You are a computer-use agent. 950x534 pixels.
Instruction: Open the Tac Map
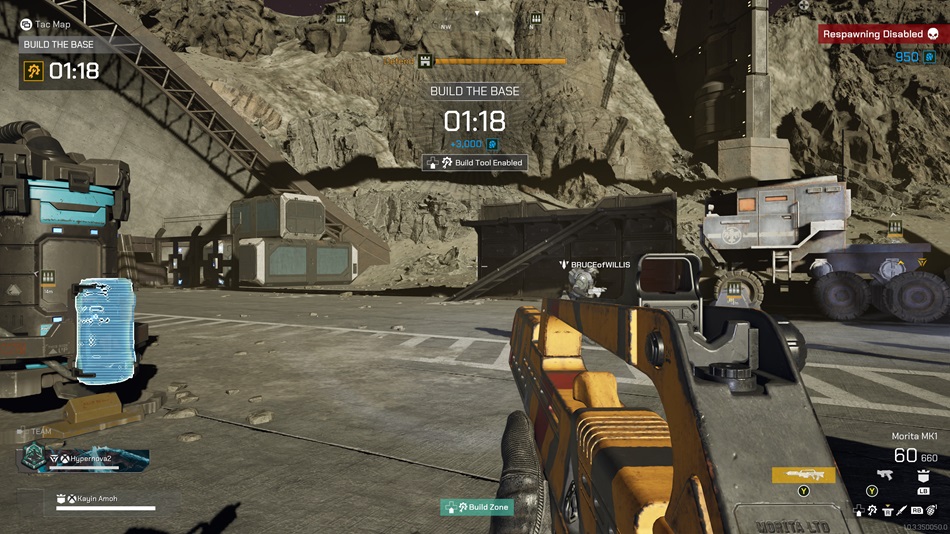point(49,23)
